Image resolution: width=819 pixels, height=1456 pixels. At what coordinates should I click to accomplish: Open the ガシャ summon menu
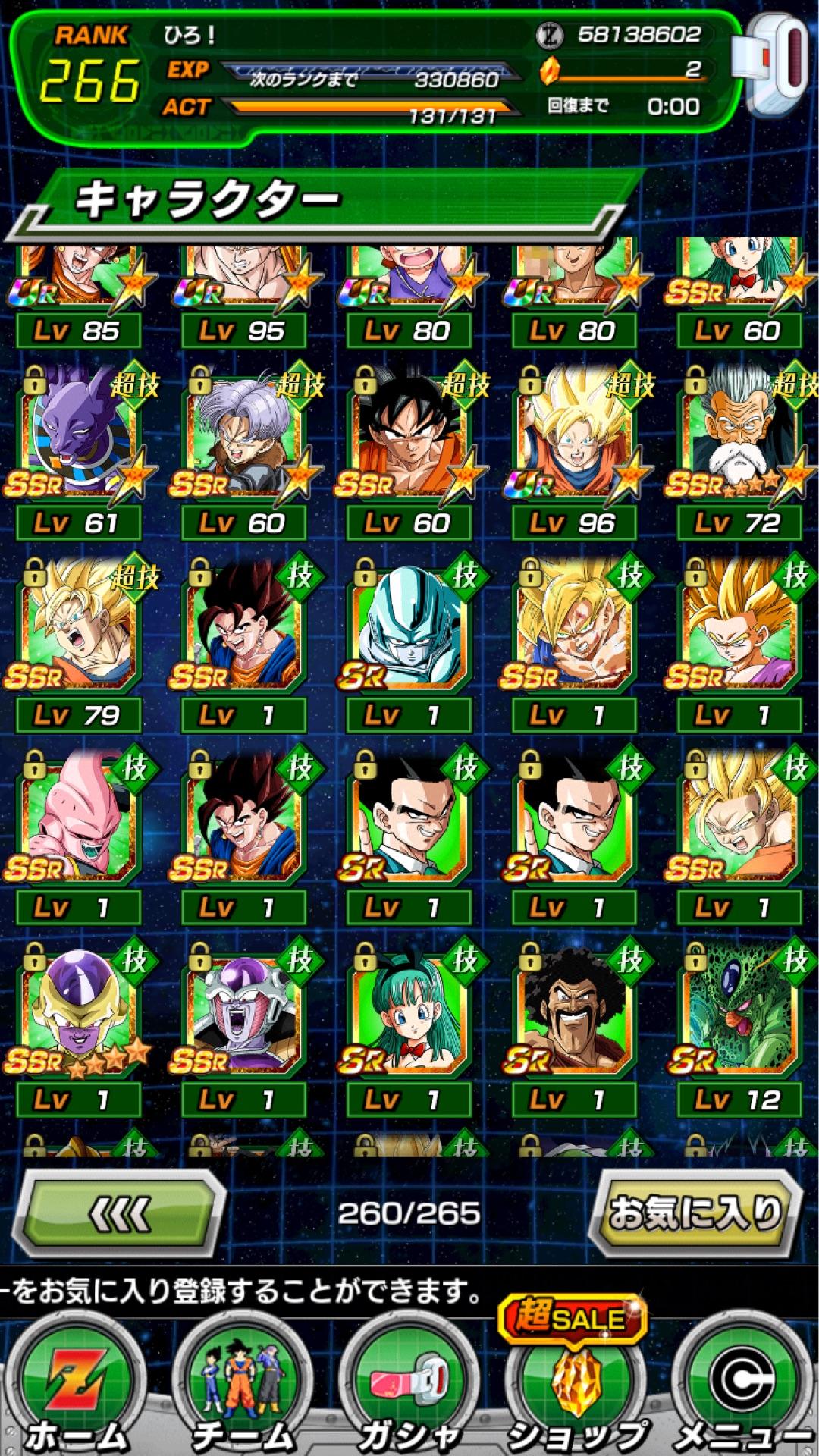click(x=409, y=1388)
